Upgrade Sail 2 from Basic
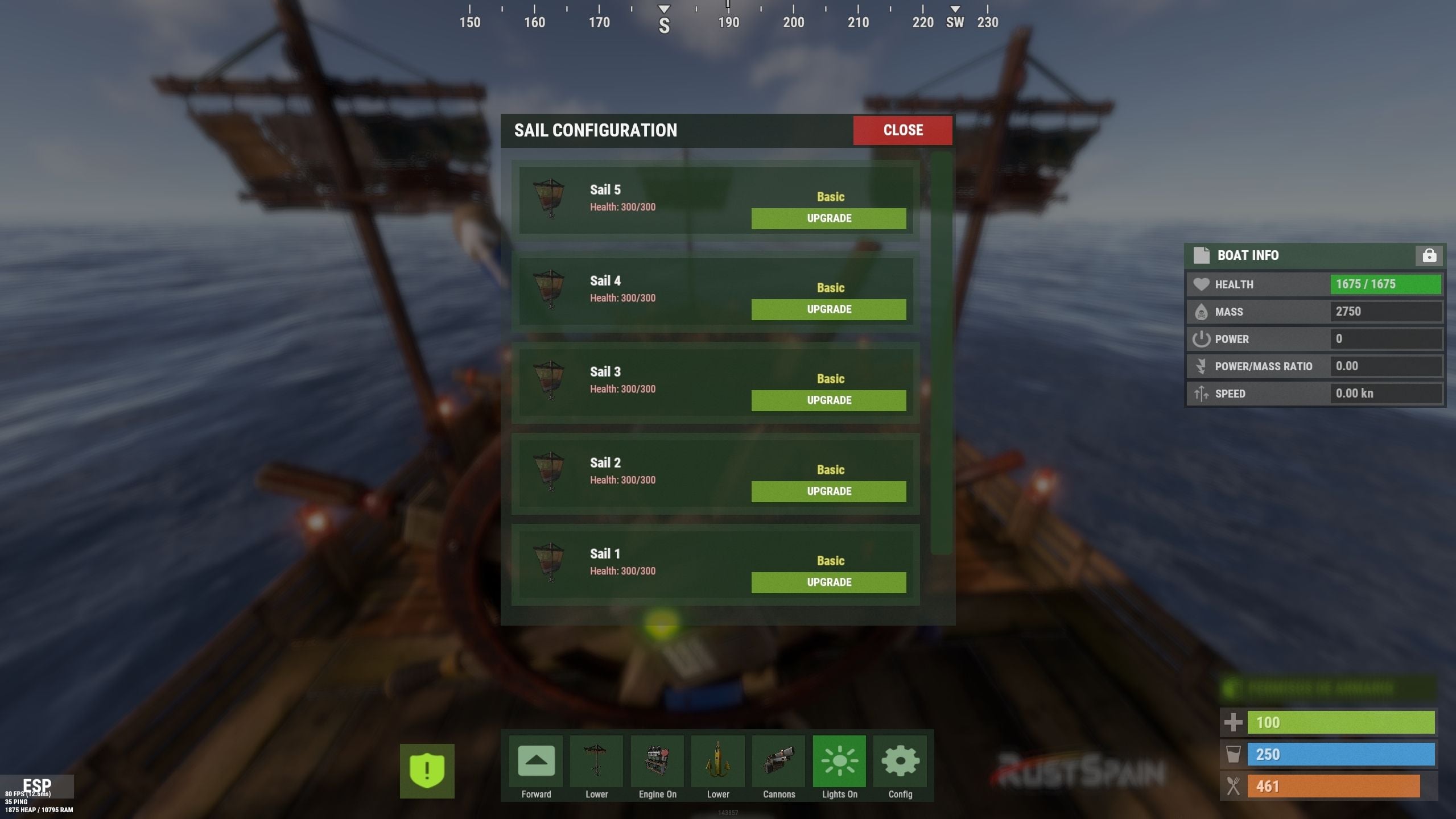The height and width of the screenshot is (819, 1456). [828, 491]
